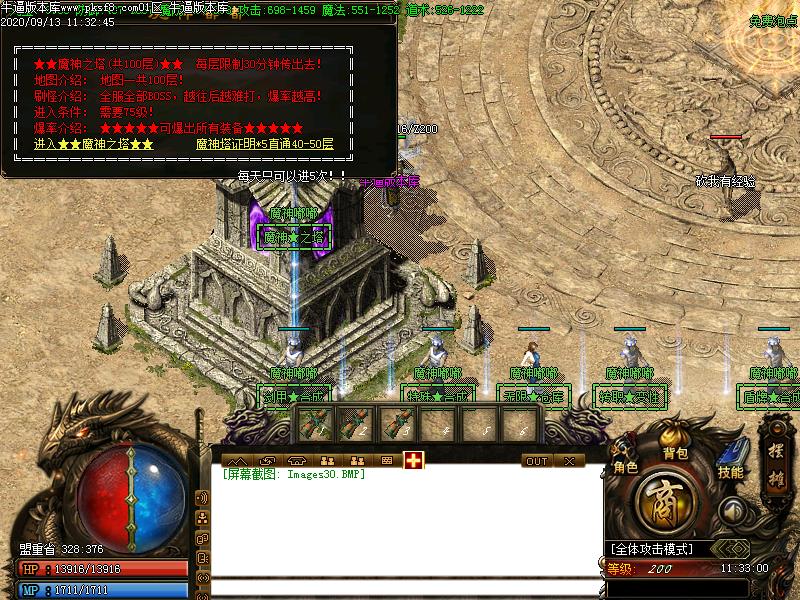Select hotbar slot 2 scroll item
This screenshot has width=800, height=600.
pos(356,425)
